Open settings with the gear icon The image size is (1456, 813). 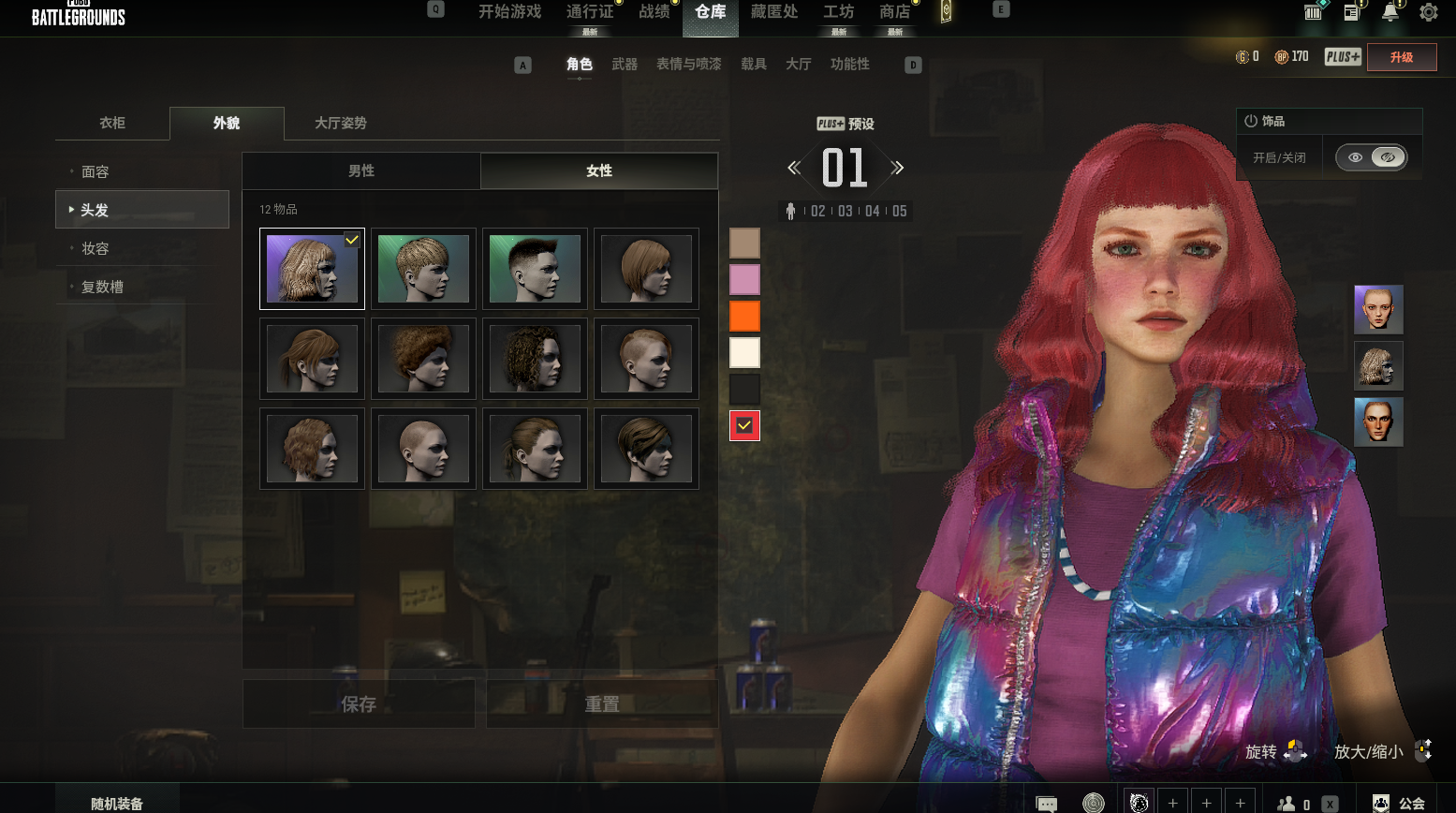coord(1428,12)
